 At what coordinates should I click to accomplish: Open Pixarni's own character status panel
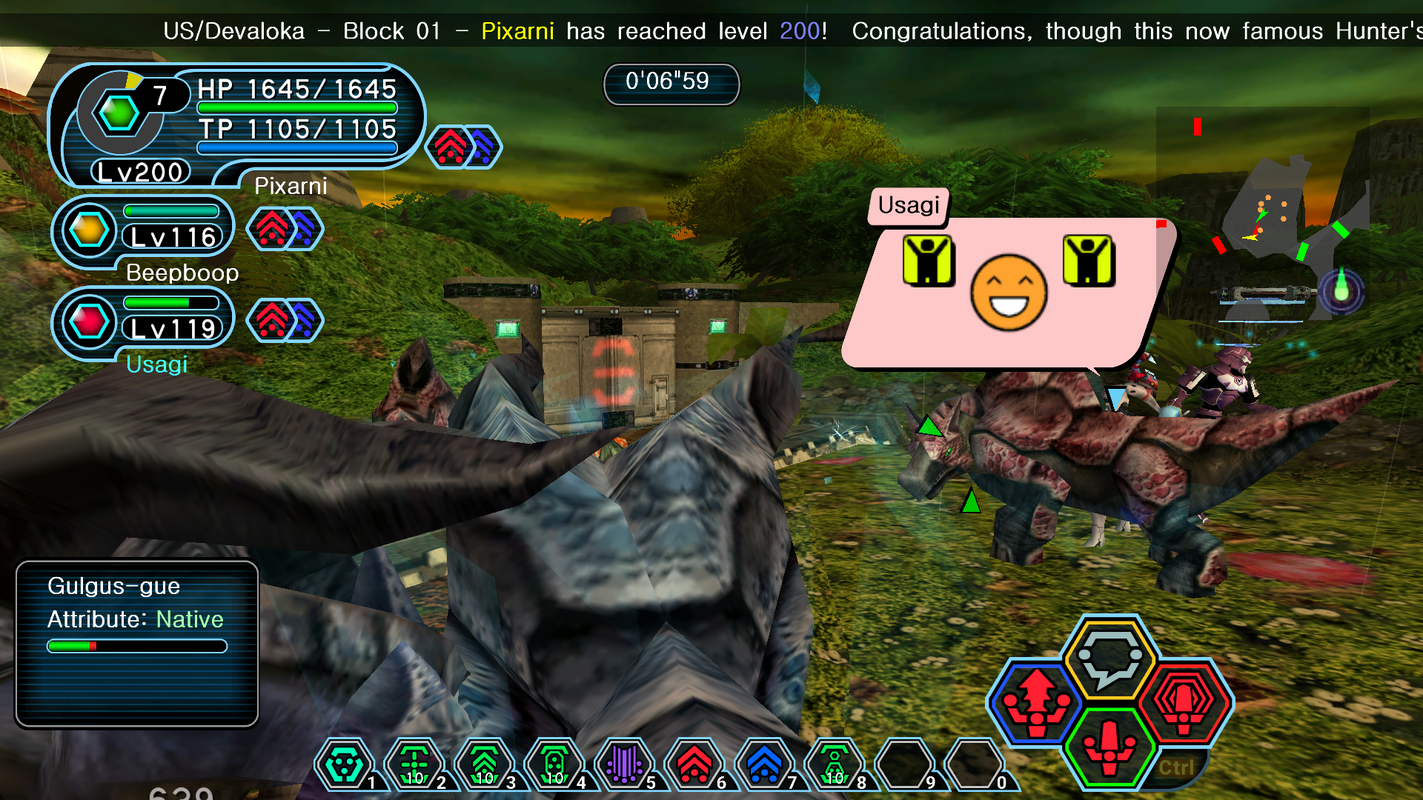pyautogui.click(x=236, y=125)
